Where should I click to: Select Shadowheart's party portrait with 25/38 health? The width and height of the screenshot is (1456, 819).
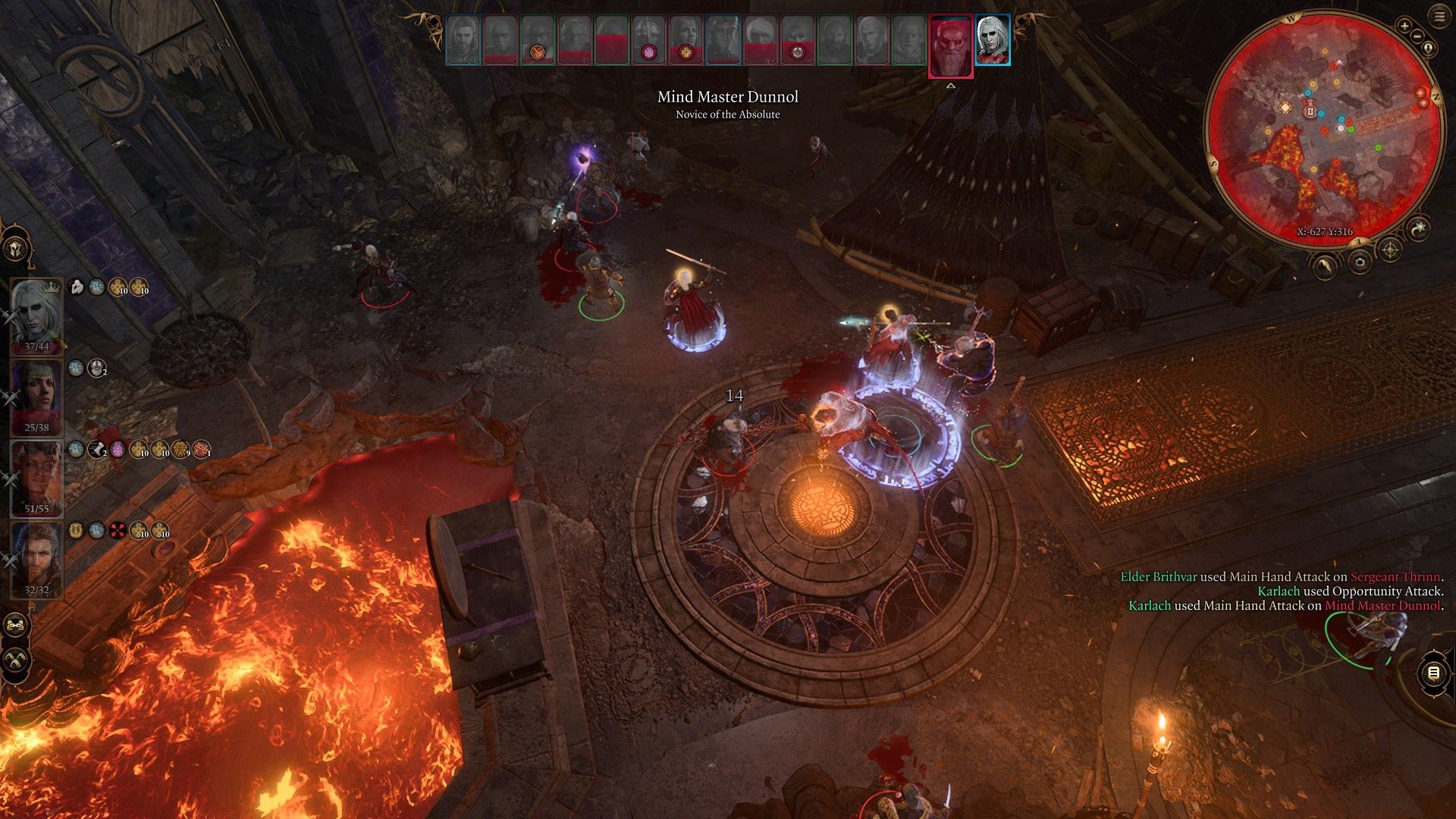(36, 396)
